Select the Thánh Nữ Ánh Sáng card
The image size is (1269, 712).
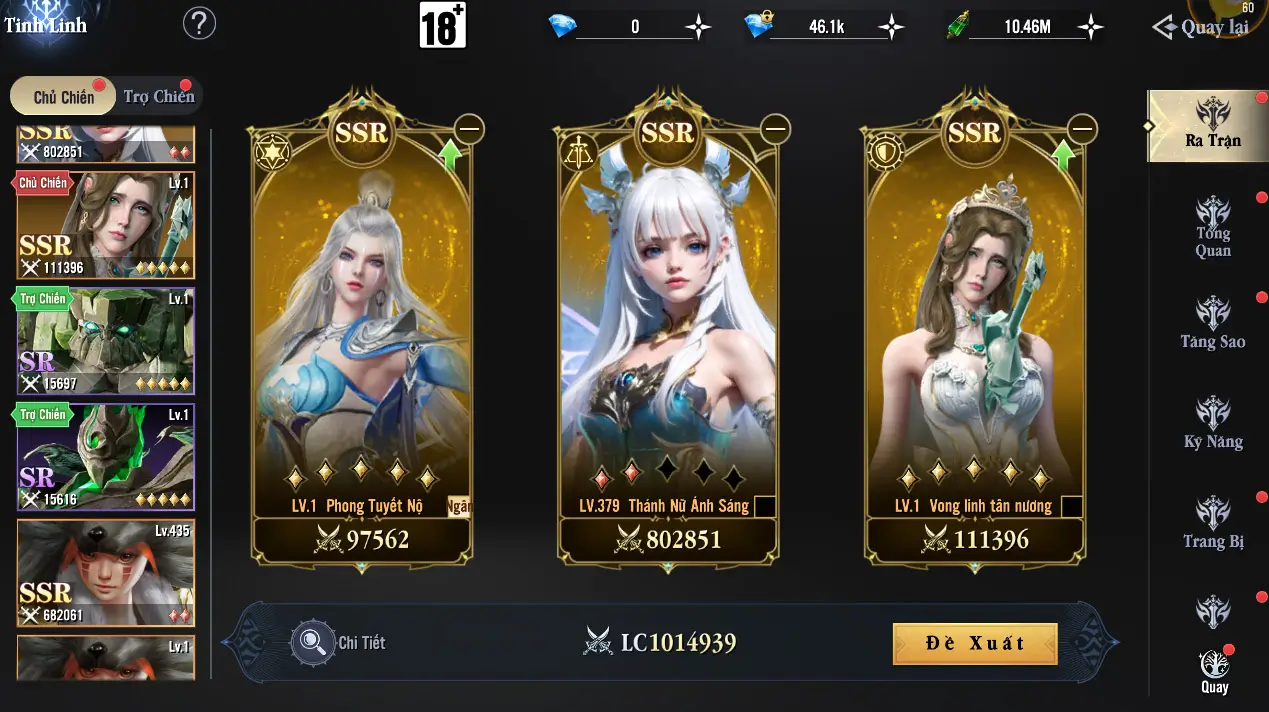click(x=667, y=330)
